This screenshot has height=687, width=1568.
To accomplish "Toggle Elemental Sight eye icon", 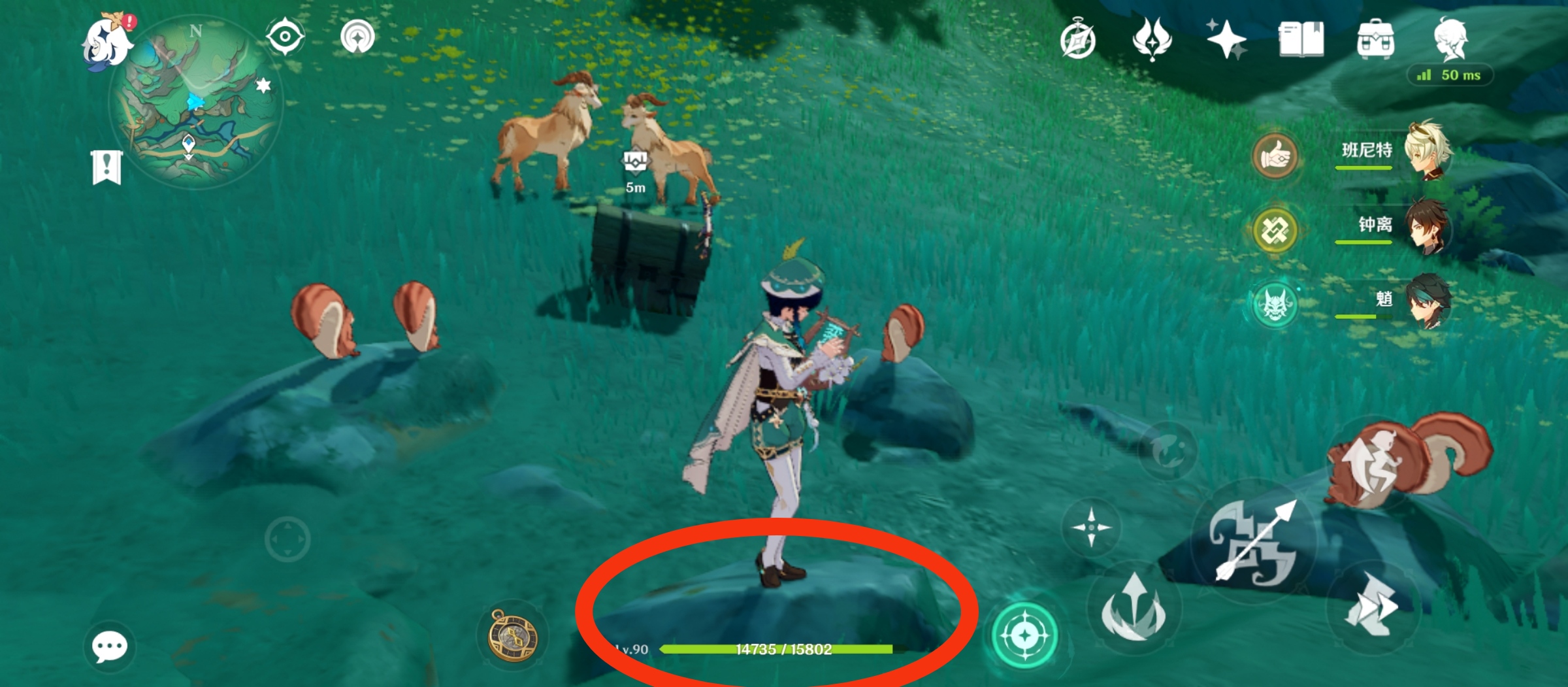I will click(285, 37).
